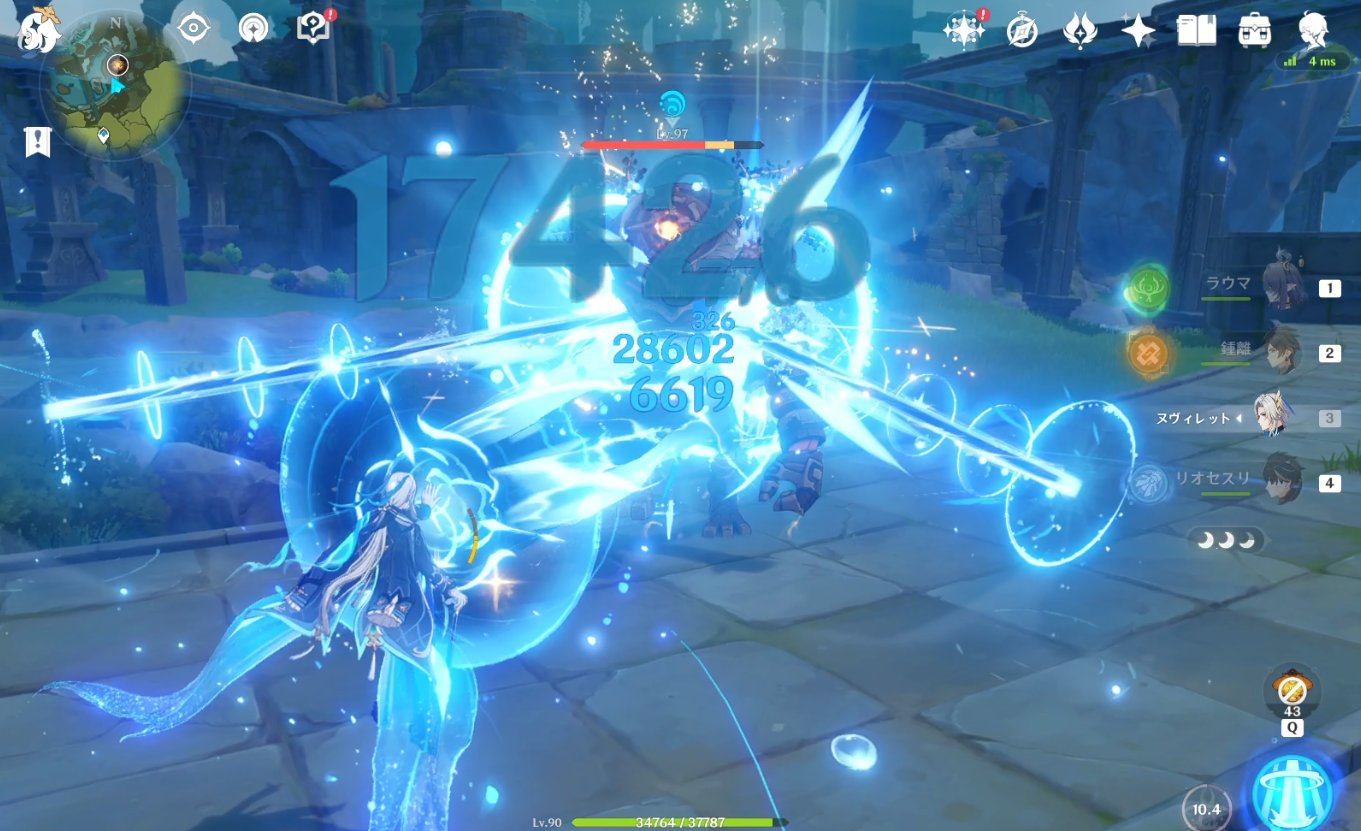Click the elemental skill on cooldown 10.4
Viewport: 1361px width, 831px height.
[1206, 808]
